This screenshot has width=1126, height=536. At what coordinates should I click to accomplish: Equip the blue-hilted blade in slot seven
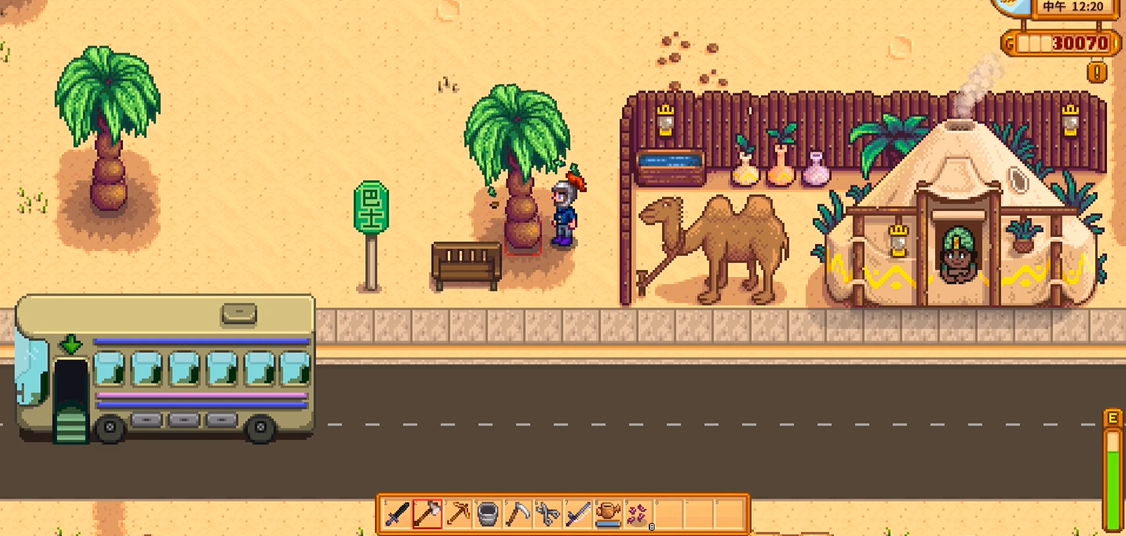pyautogui.click(x=578, y=514)
